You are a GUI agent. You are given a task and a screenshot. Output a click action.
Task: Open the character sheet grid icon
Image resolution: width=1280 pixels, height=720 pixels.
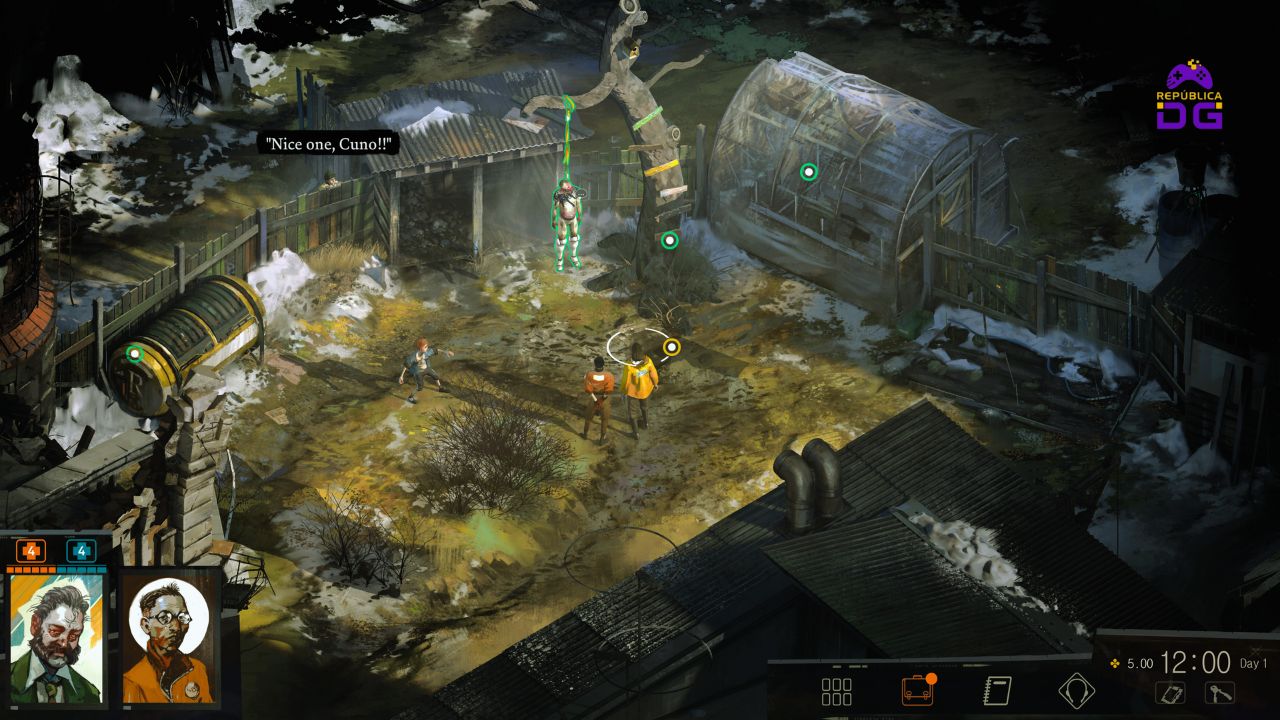[836, 691]
